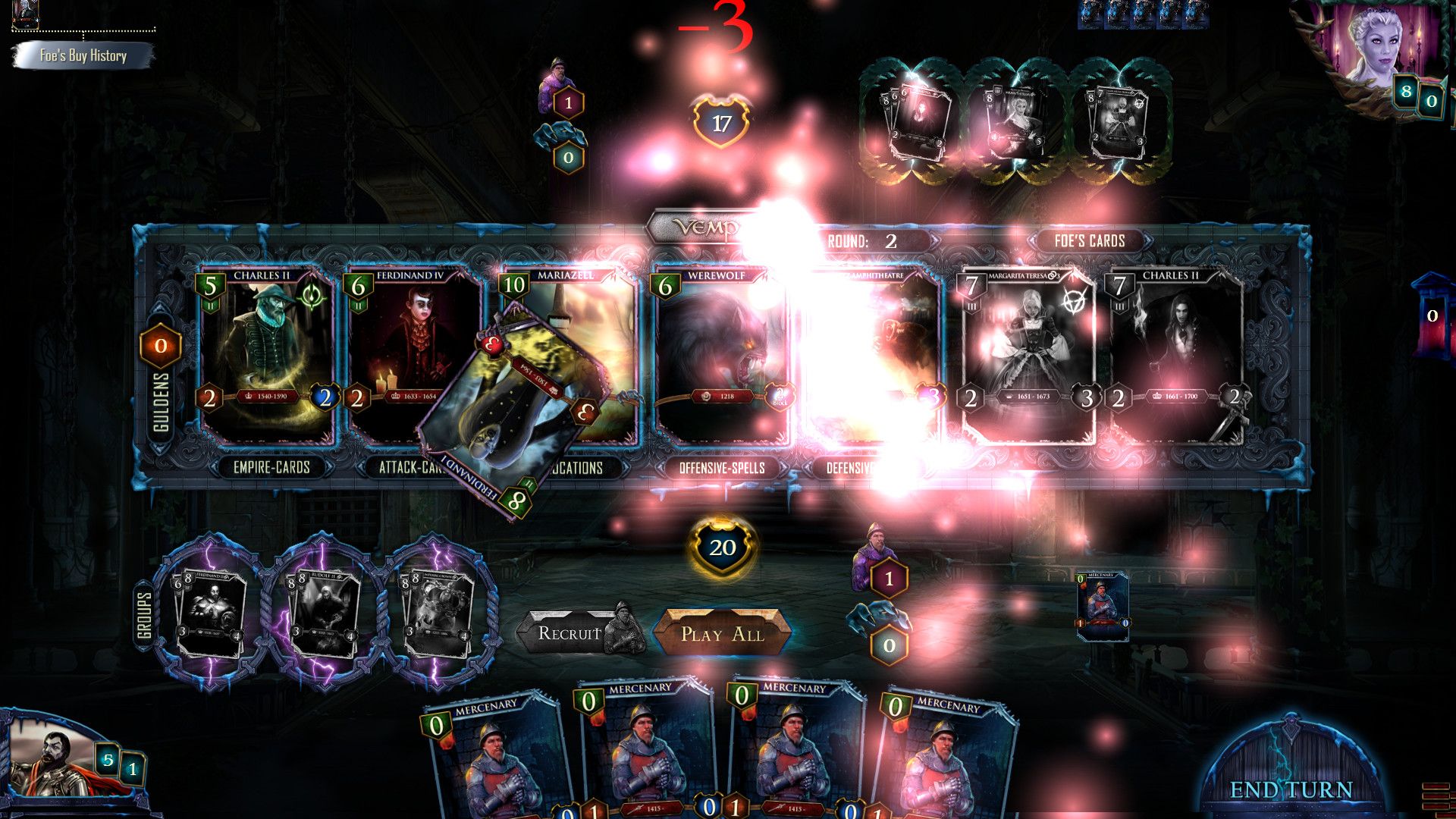Select the green Charles II market card
Image resolution: width=1456 pixels, height=819 pixels.
point(267,356)
